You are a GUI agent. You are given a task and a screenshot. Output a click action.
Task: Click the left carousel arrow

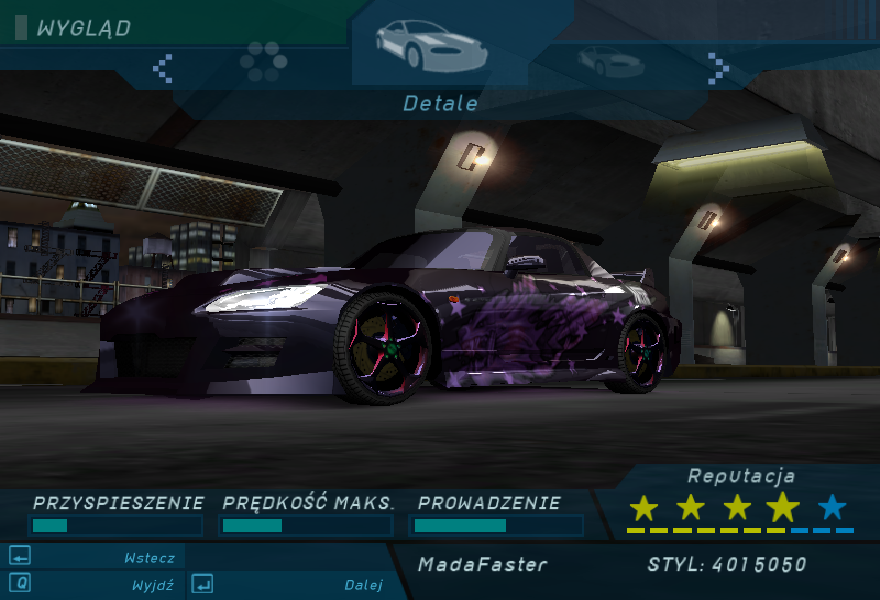(x=162, y=68)
